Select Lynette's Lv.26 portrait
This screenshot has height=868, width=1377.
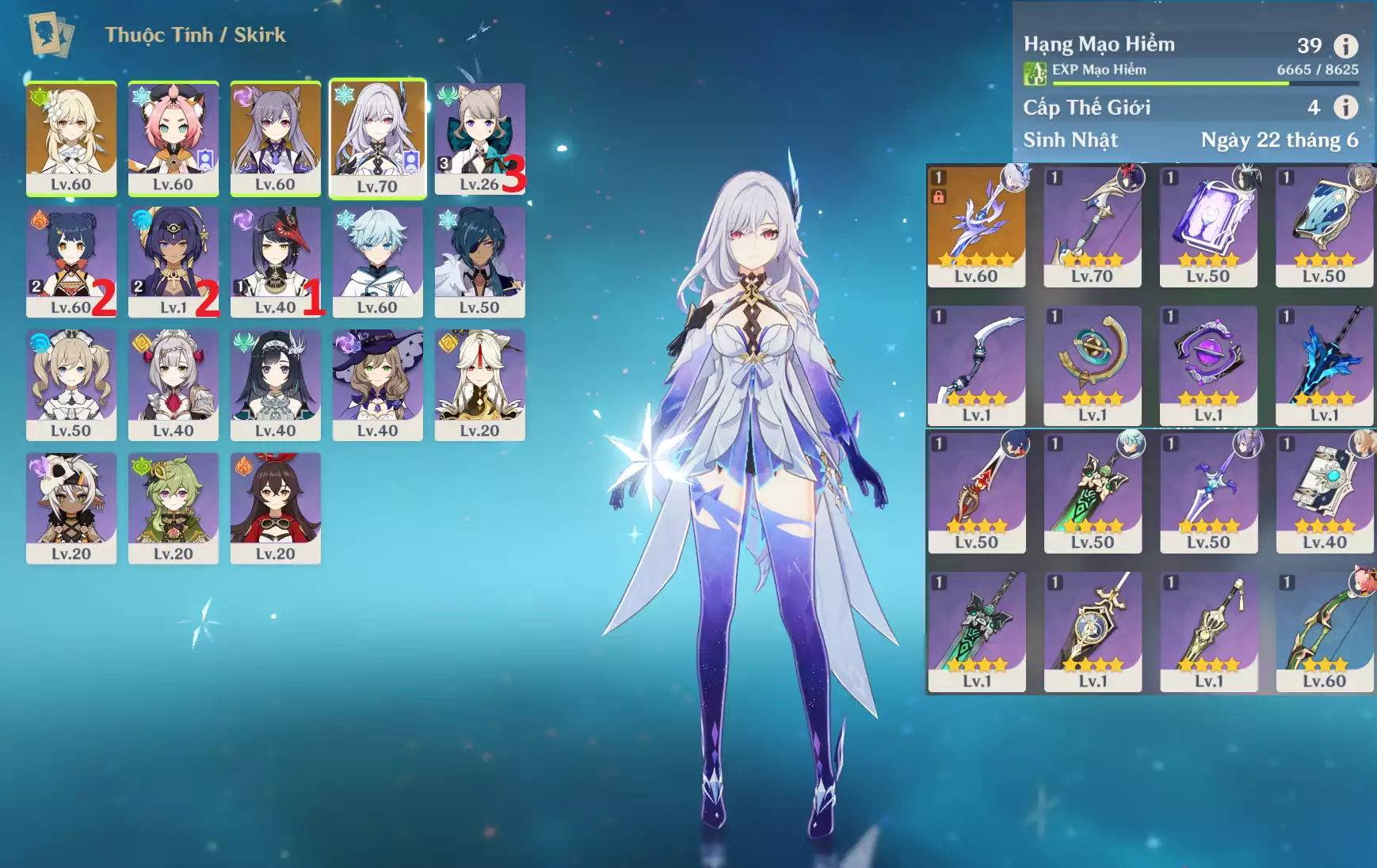(x=479, y=137)
